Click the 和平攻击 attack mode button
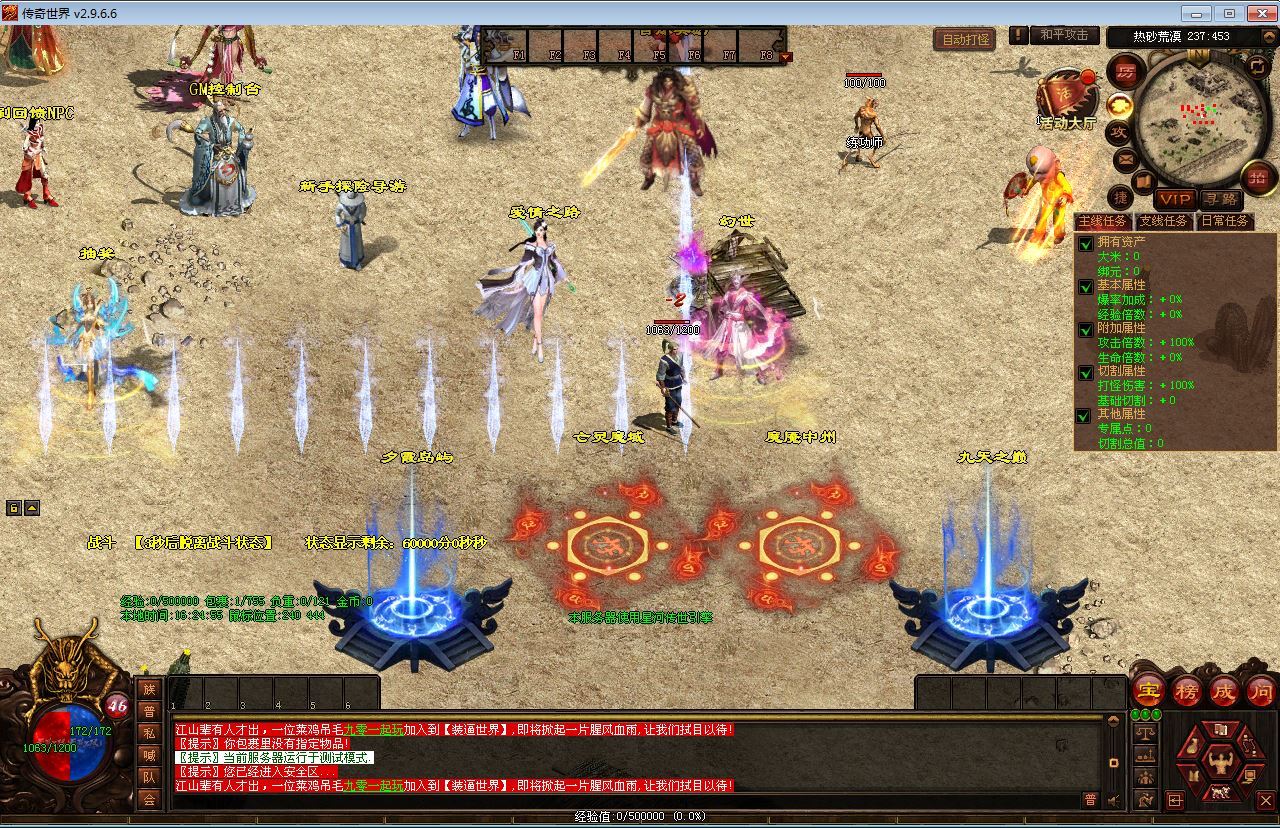The image size is (1280, 828). 1063,36
